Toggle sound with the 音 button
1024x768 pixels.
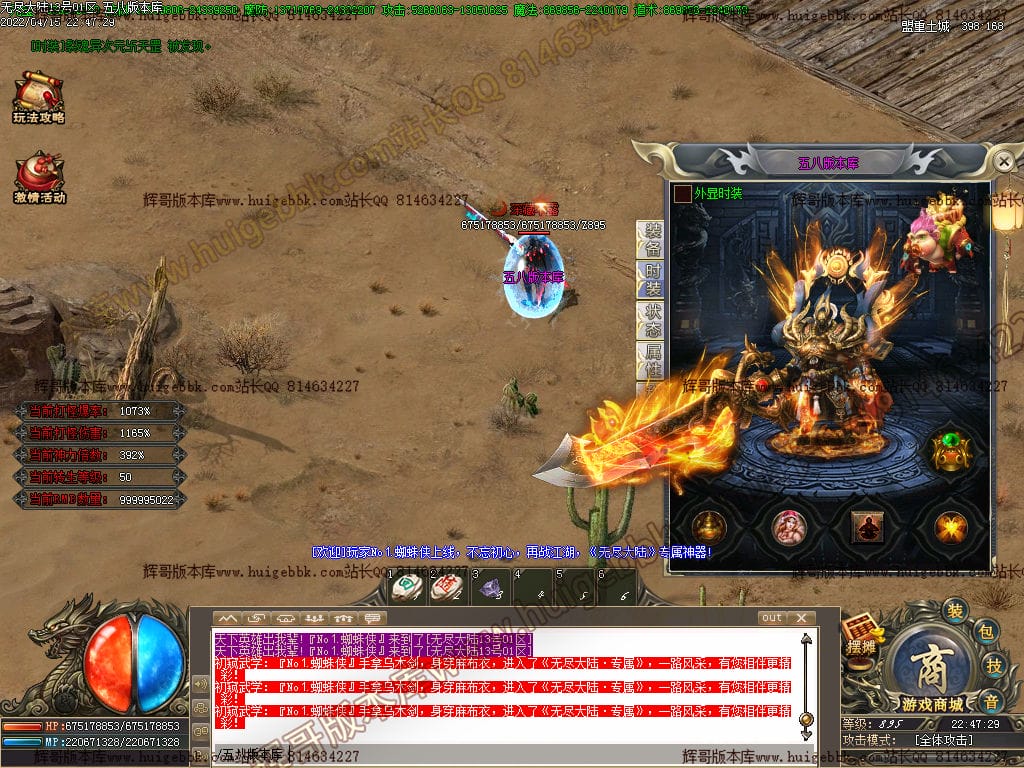(990, 699)
